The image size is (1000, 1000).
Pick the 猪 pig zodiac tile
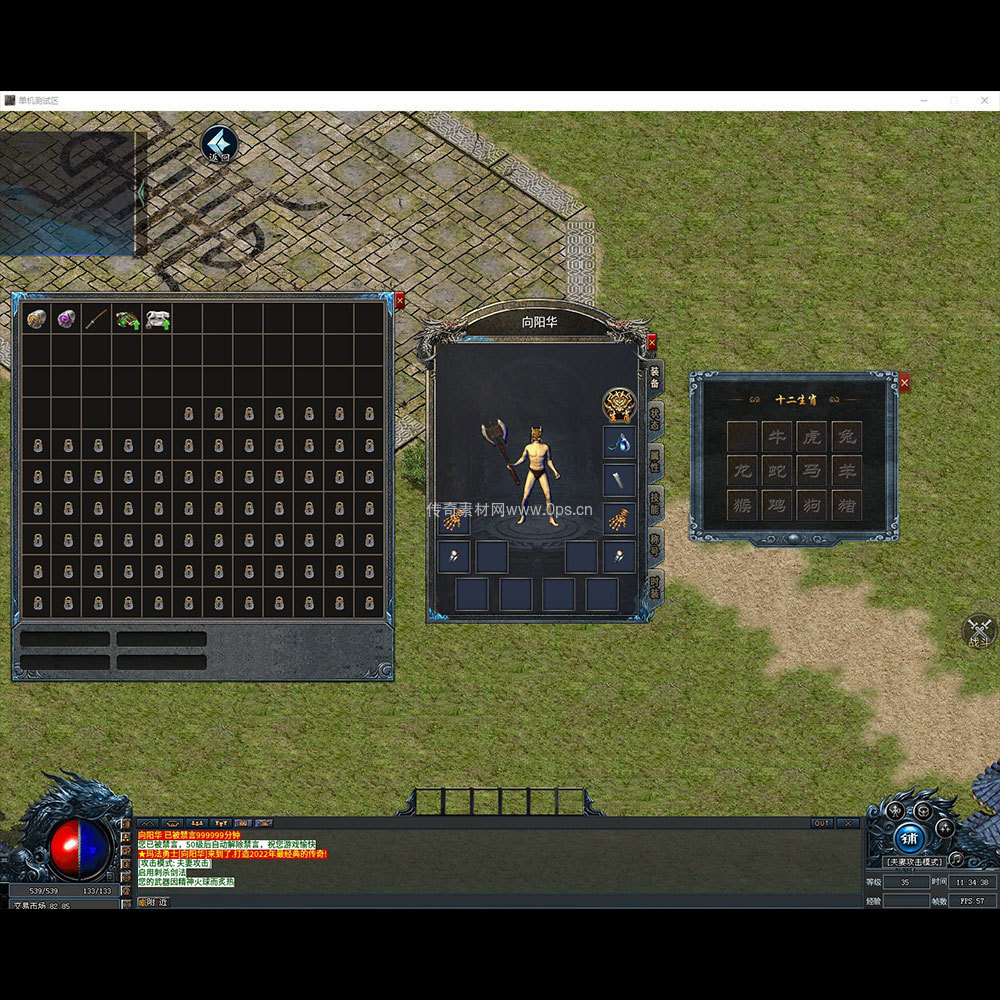coord(847,505)
